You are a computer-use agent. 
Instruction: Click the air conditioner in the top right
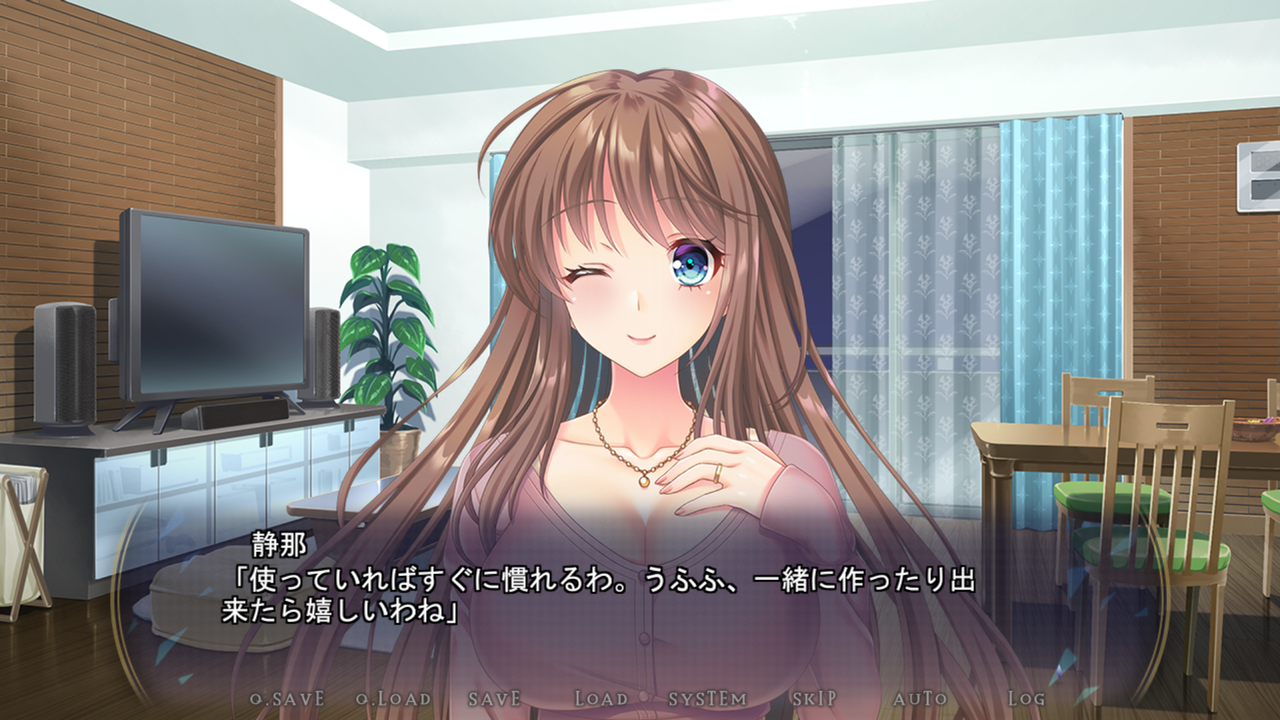click(x=1256, y=175)
